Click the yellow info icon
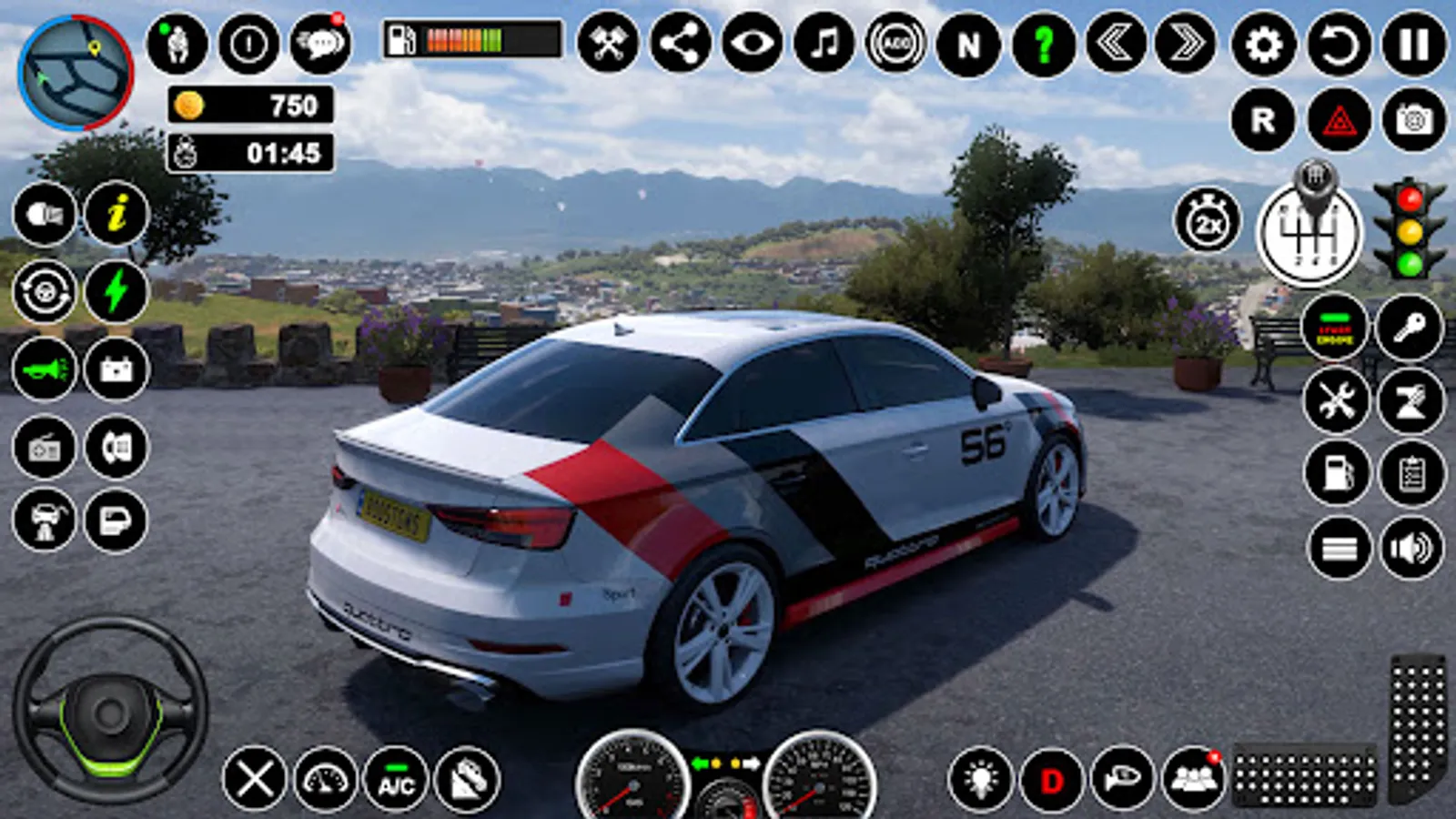The height and width of the screenshot is (819, 1456). pyautogui.click(x=116, y=215)
